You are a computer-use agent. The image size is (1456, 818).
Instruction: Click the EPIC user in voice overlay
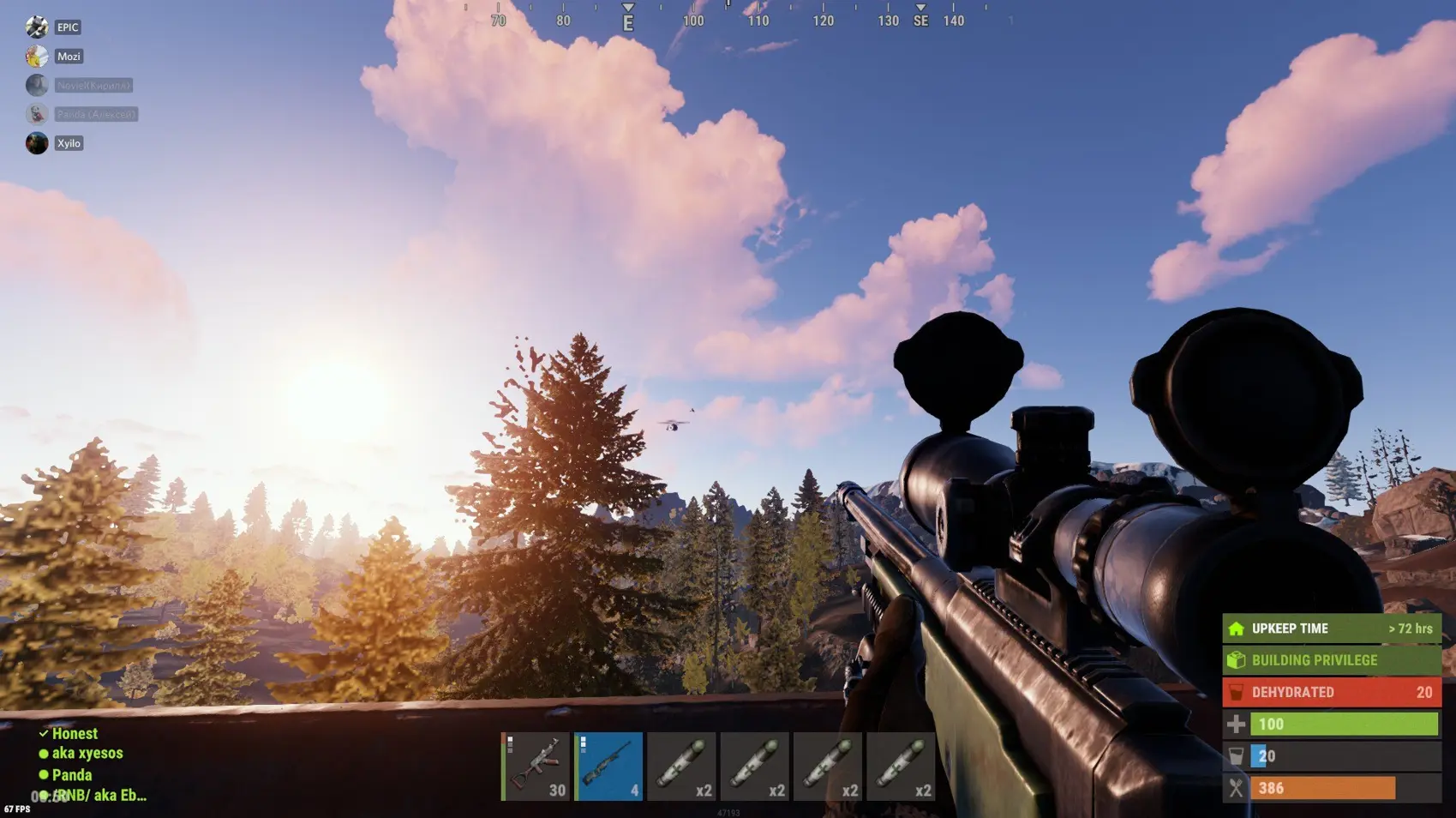point(67,27)
